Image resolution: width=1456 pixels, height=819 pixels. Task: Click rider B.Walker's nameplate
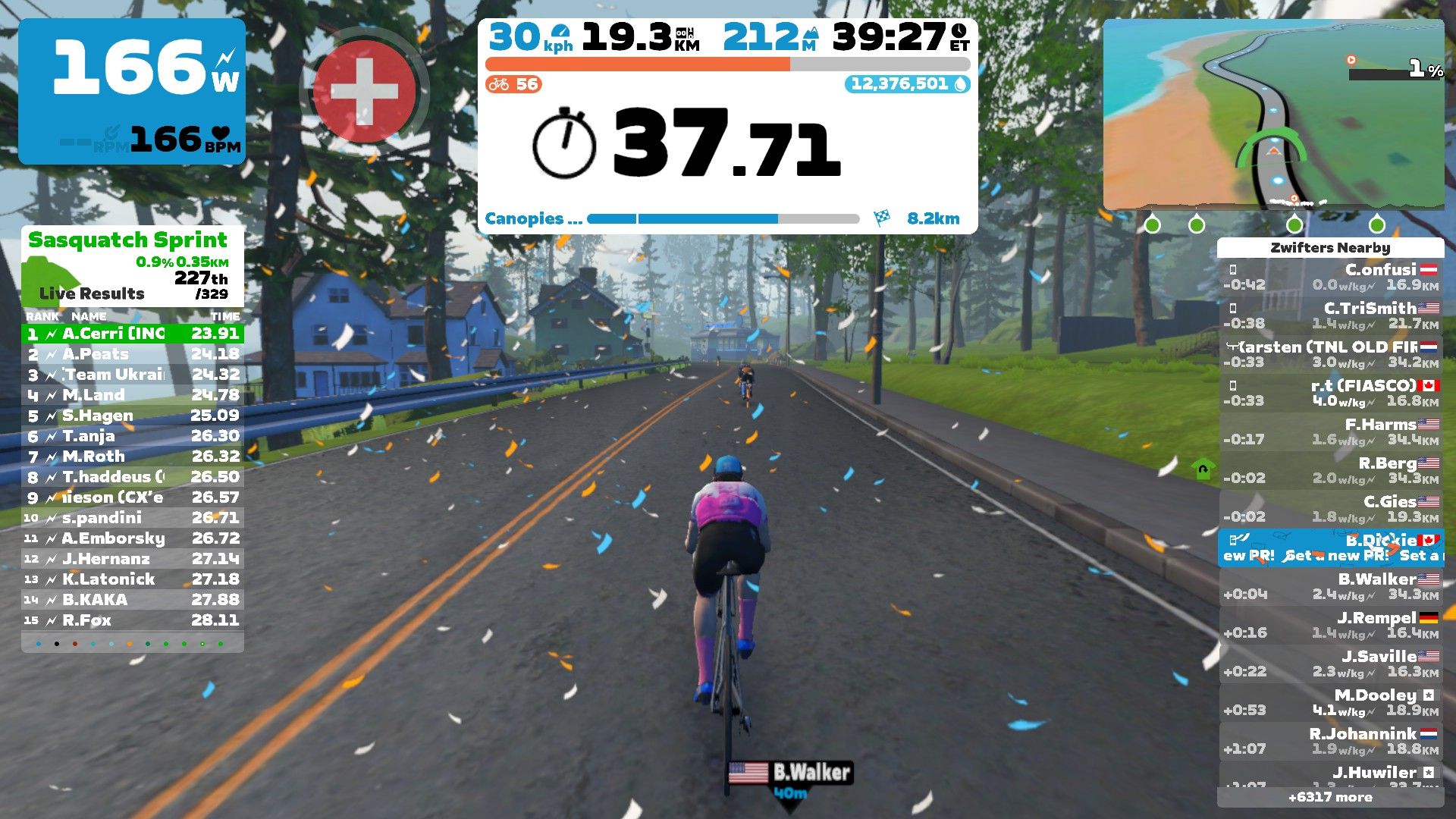[792, 773]
